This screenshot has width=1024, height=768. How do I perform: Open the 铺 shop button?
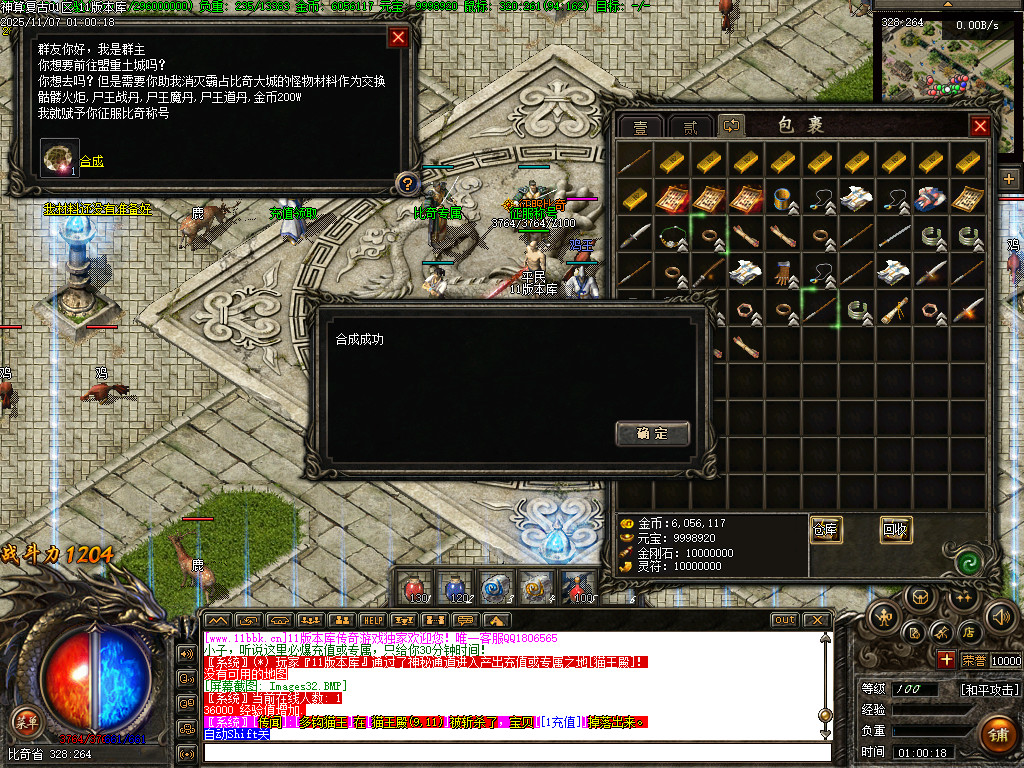(x=996, y=735)
